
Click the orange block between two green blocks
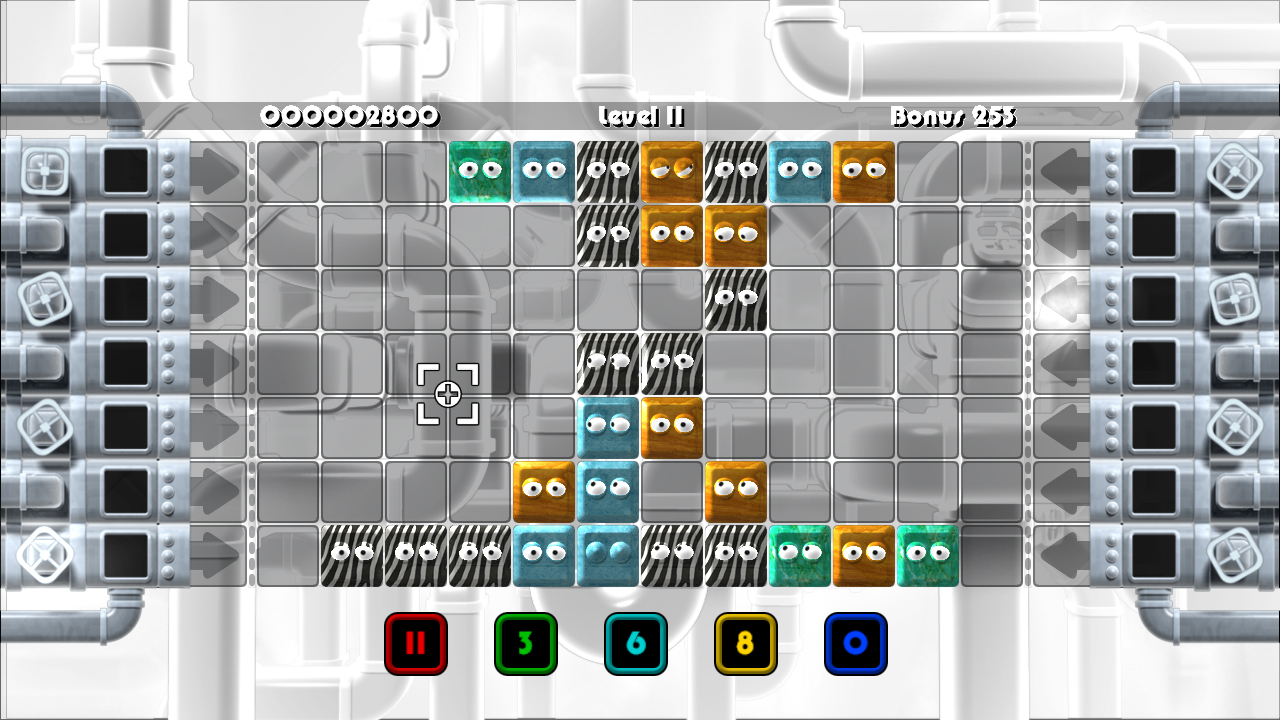coord(864,556)
